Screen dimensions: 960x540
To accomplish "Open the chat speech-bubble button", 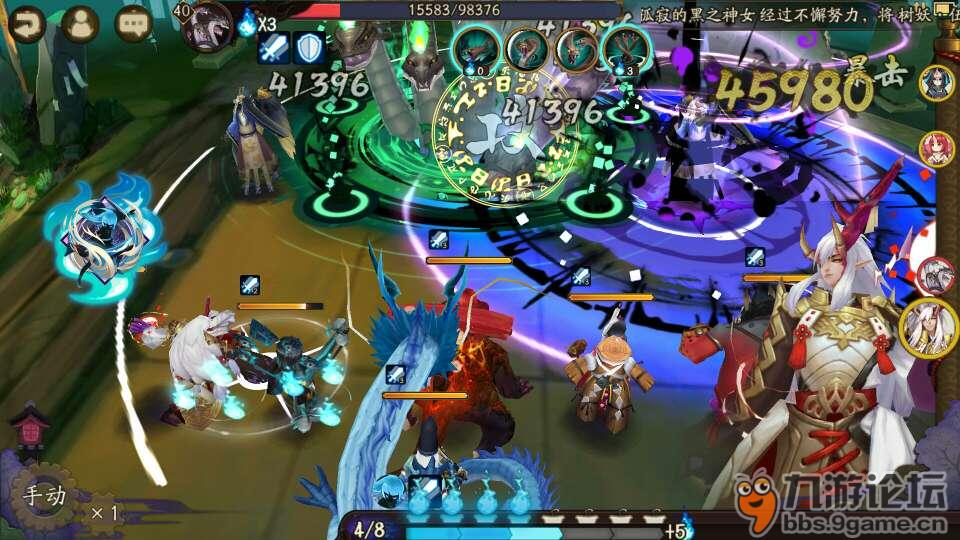I will point(133,24).
